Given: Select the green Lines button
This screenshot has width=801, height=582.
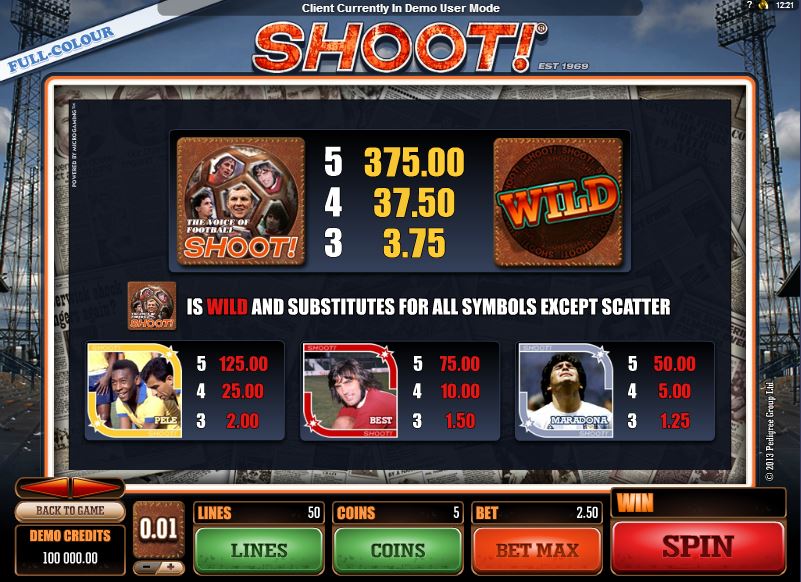Looking at the screenshot, I should 258,549.
